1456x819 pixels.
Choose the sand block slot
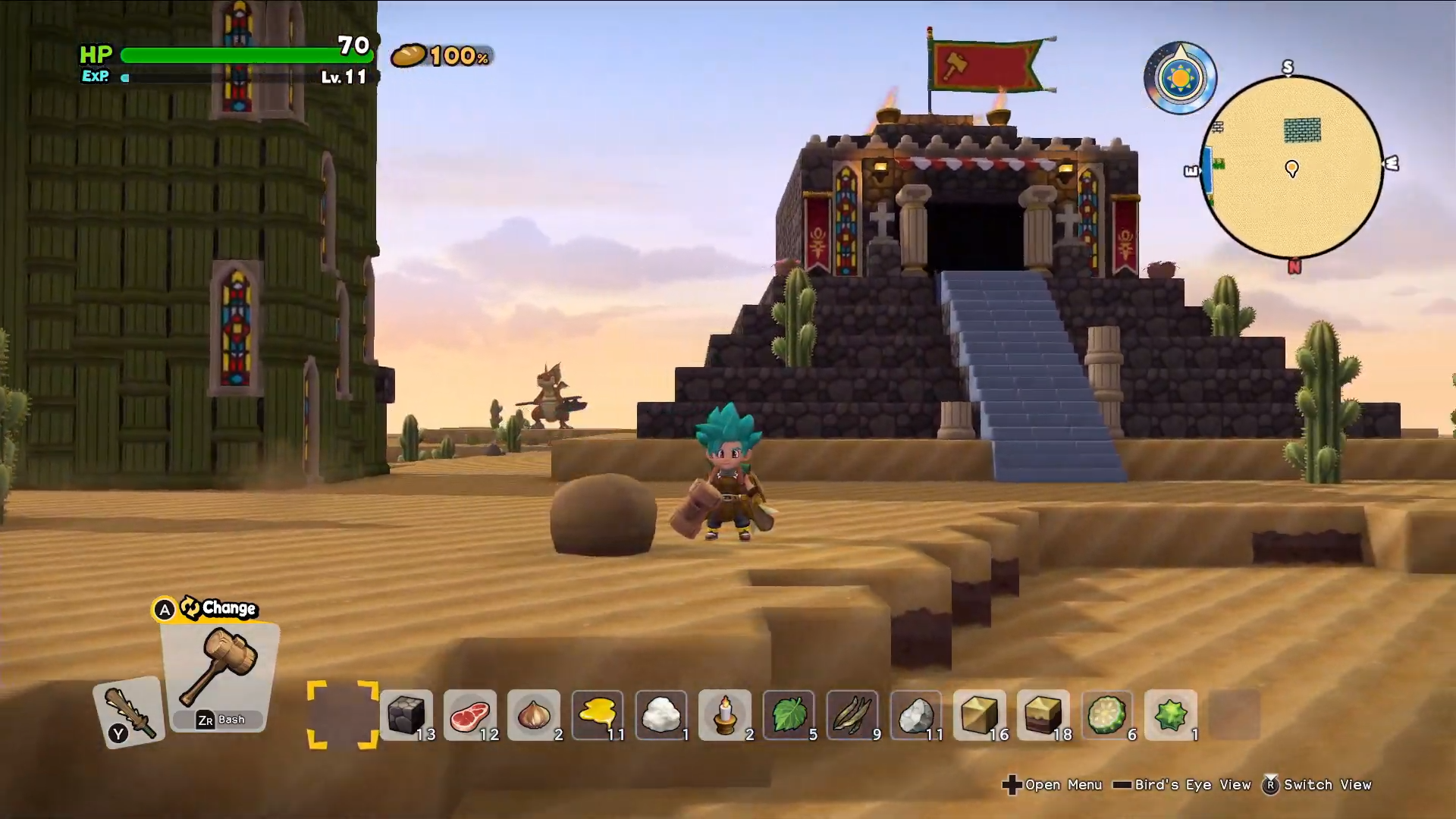(980, 714)
